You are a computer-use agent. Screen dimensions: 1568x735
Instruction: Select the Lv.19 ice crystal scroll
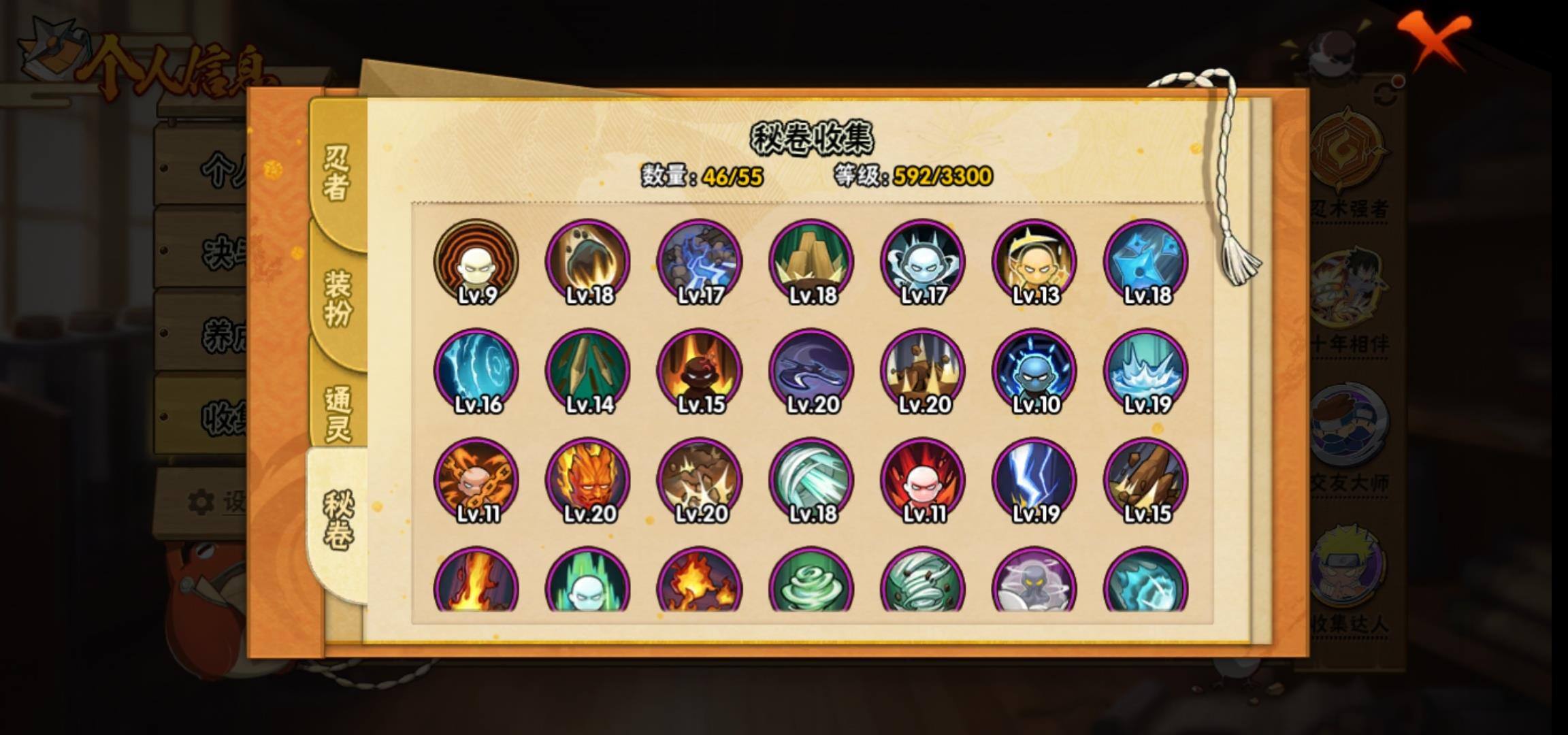[1145, 371]
